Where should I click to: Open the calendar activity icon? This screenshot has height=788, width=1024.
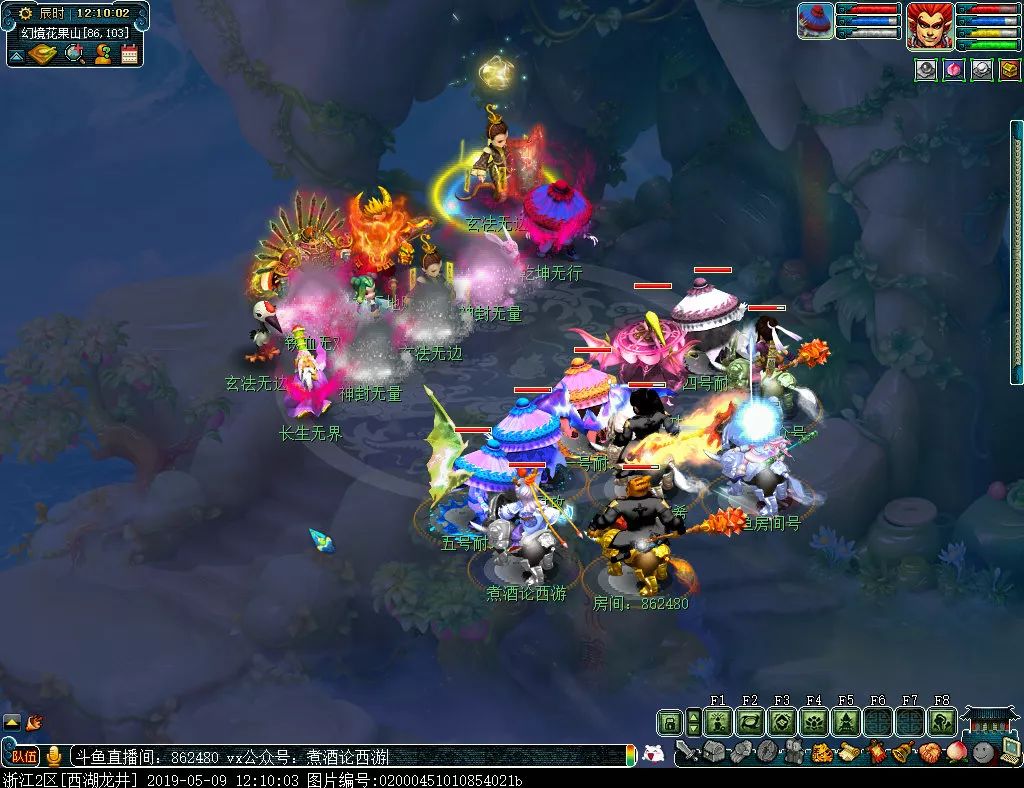click(x=130, y=54)
